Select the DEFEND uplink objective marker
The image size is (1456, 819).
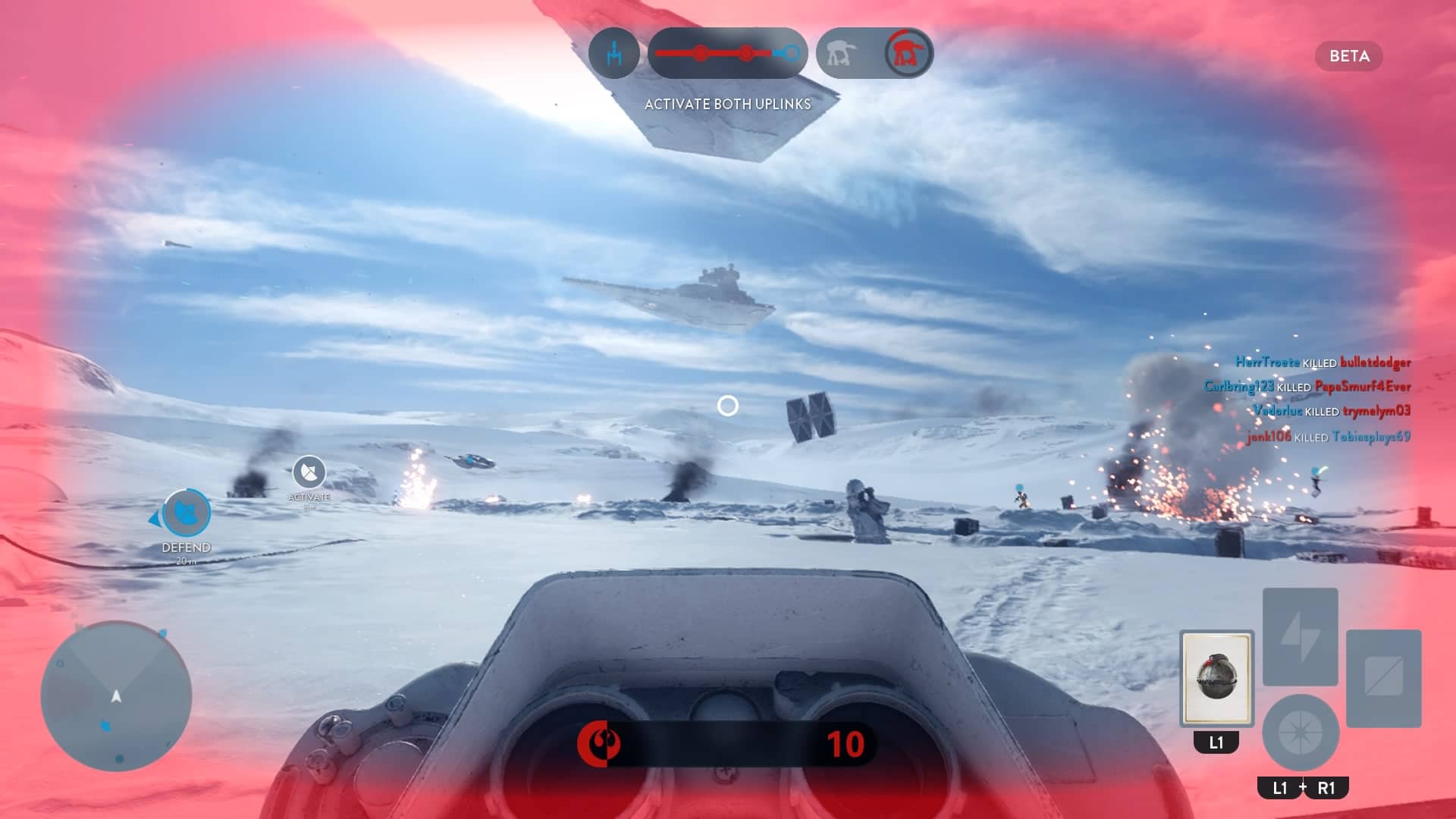(187, 513)
